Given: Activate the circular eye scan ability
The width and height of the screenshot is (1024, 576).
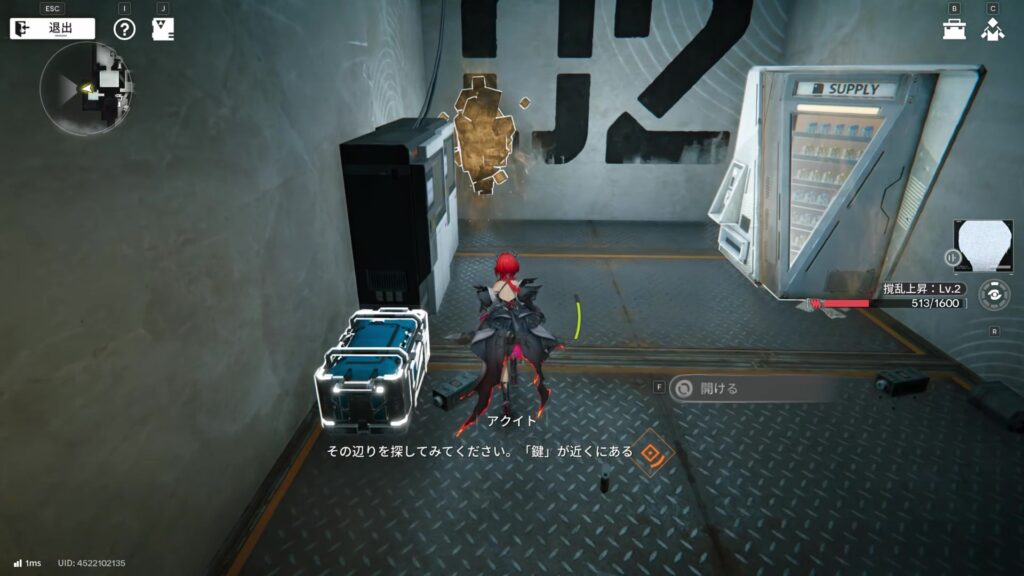Looking at the screenshot, I should coord(993,296).
